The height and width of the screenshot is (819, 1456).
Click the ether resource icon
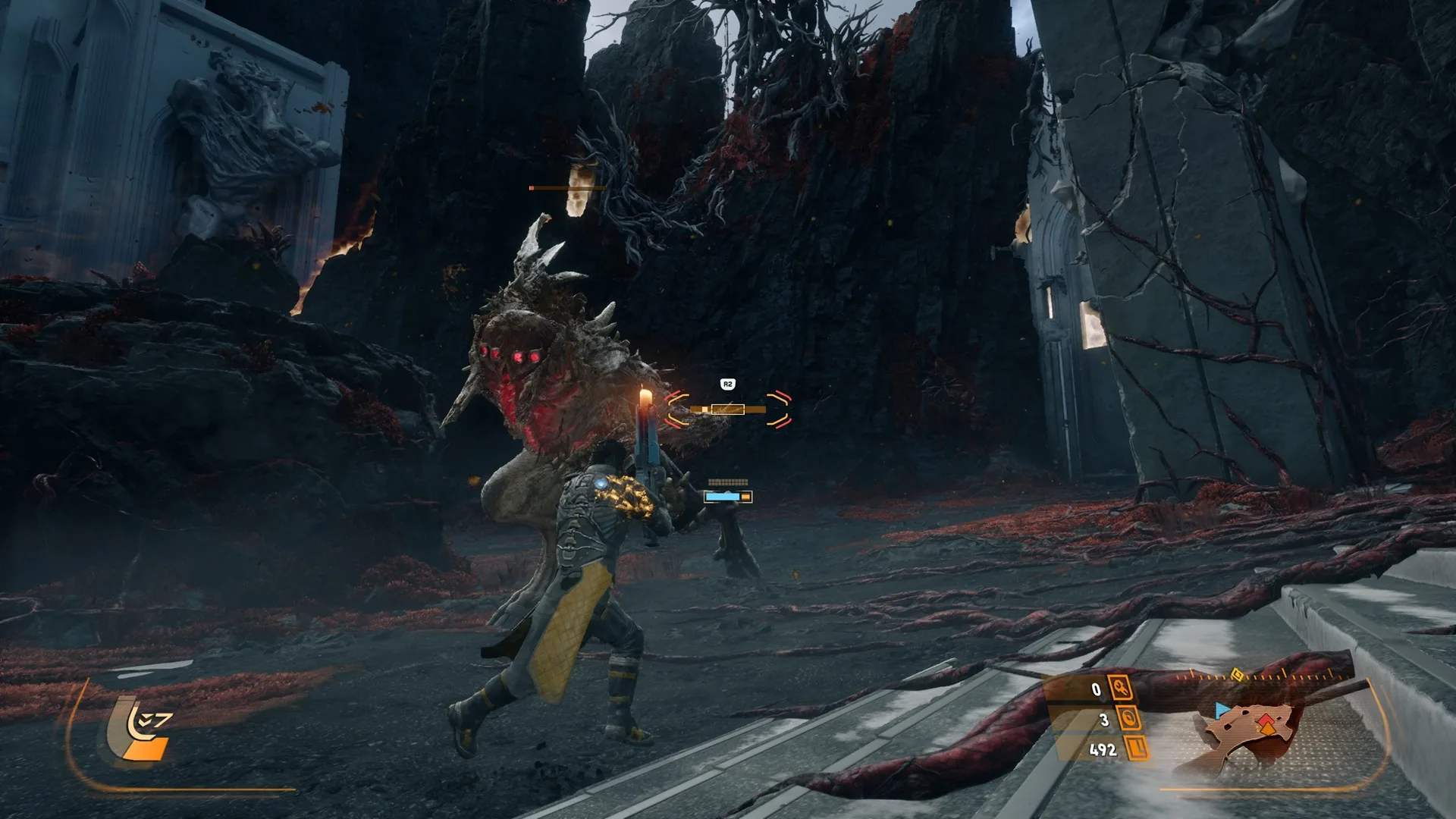coord(1129,719)
